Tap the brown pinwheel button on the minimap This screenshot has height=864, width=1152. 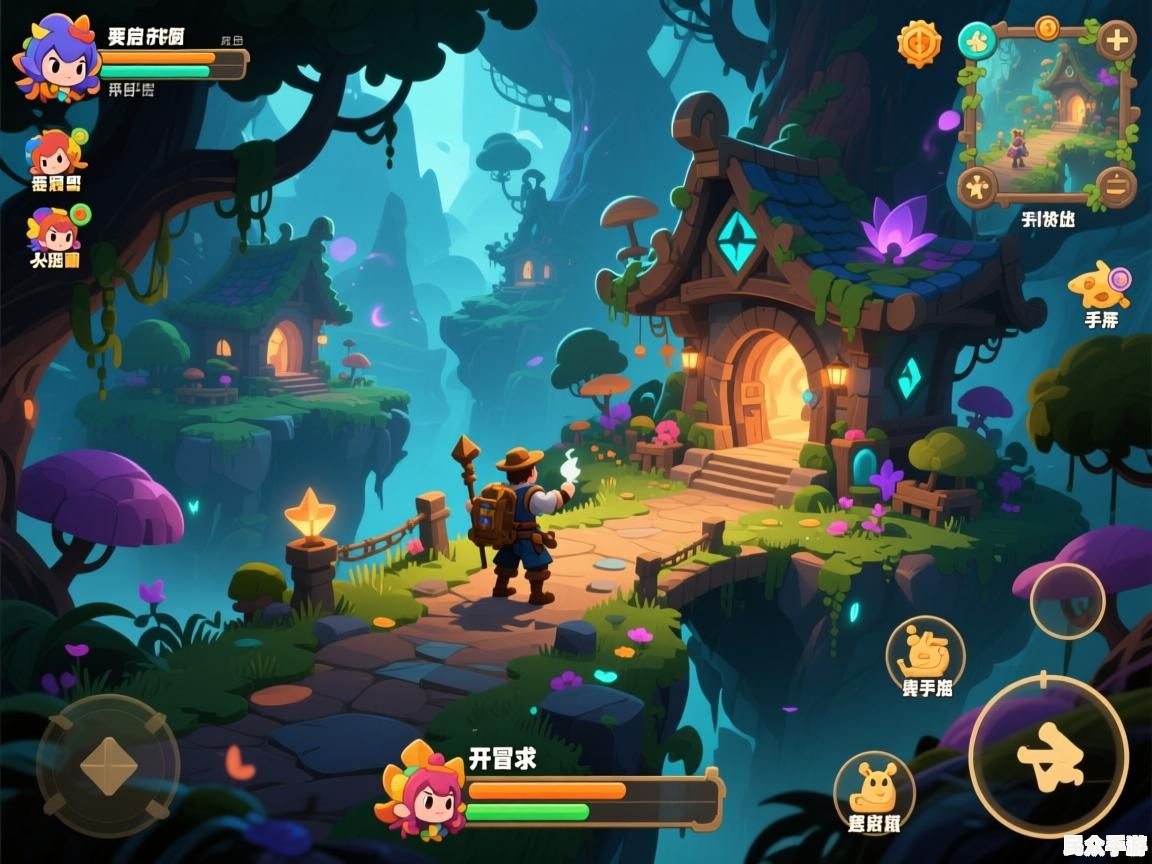pyautogui.click(x=977, y=186)
